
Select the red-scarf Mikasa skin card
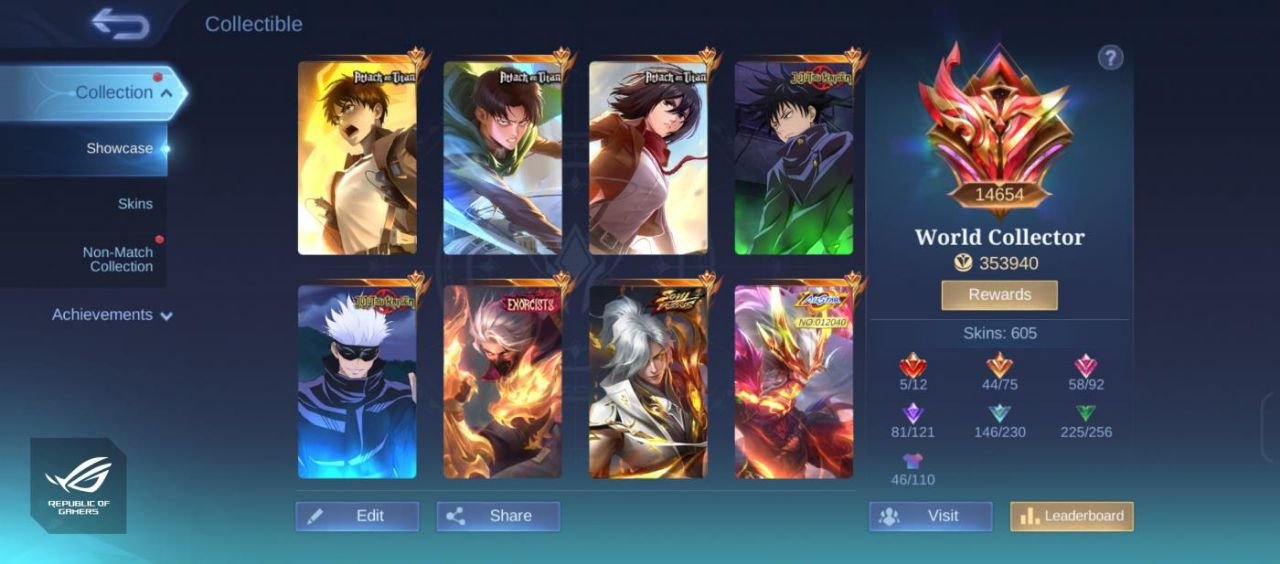[648, 158]
